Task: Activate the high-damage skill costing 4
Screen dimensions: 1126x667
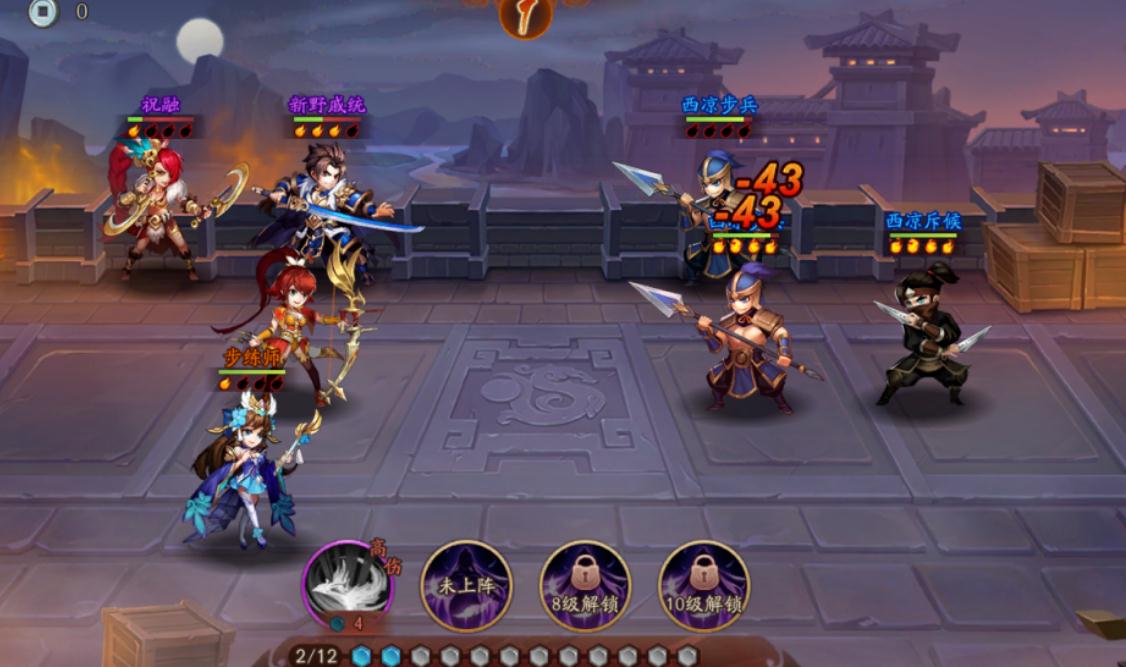Action: pyautogui.click(x=347, y=585)
